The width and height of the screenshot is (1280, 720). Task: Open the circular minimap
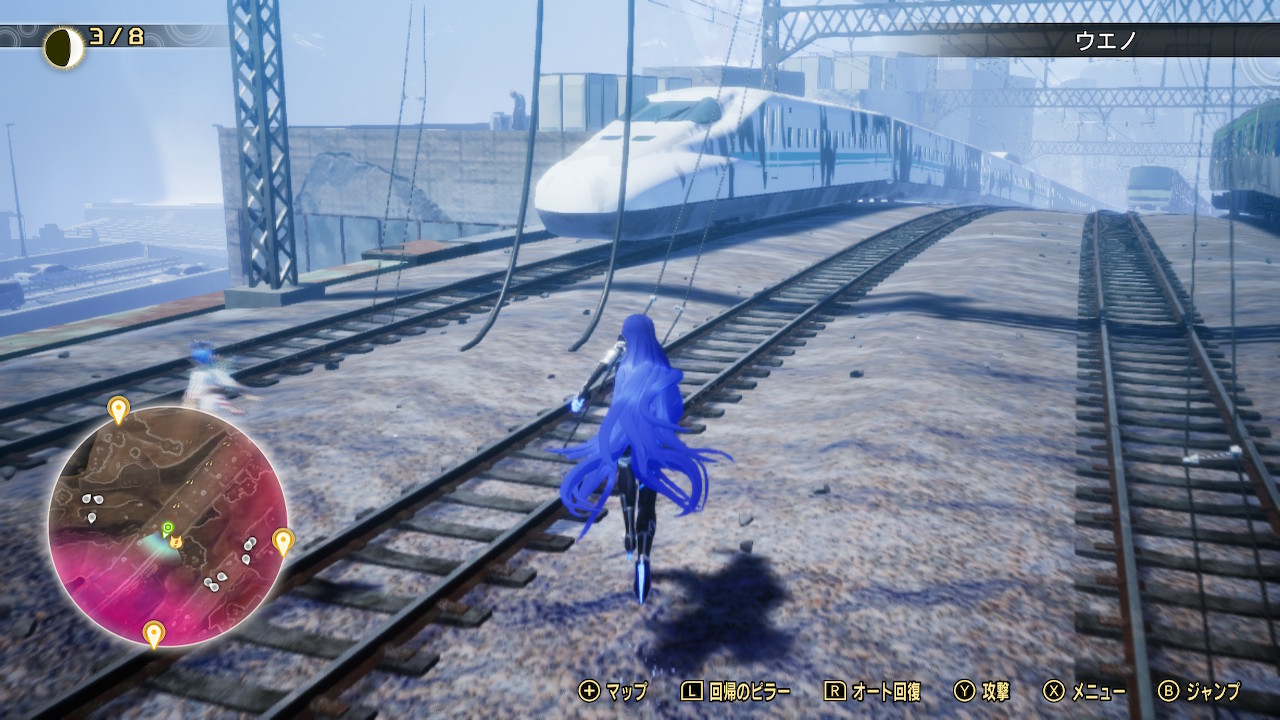[x=168, y=525]
